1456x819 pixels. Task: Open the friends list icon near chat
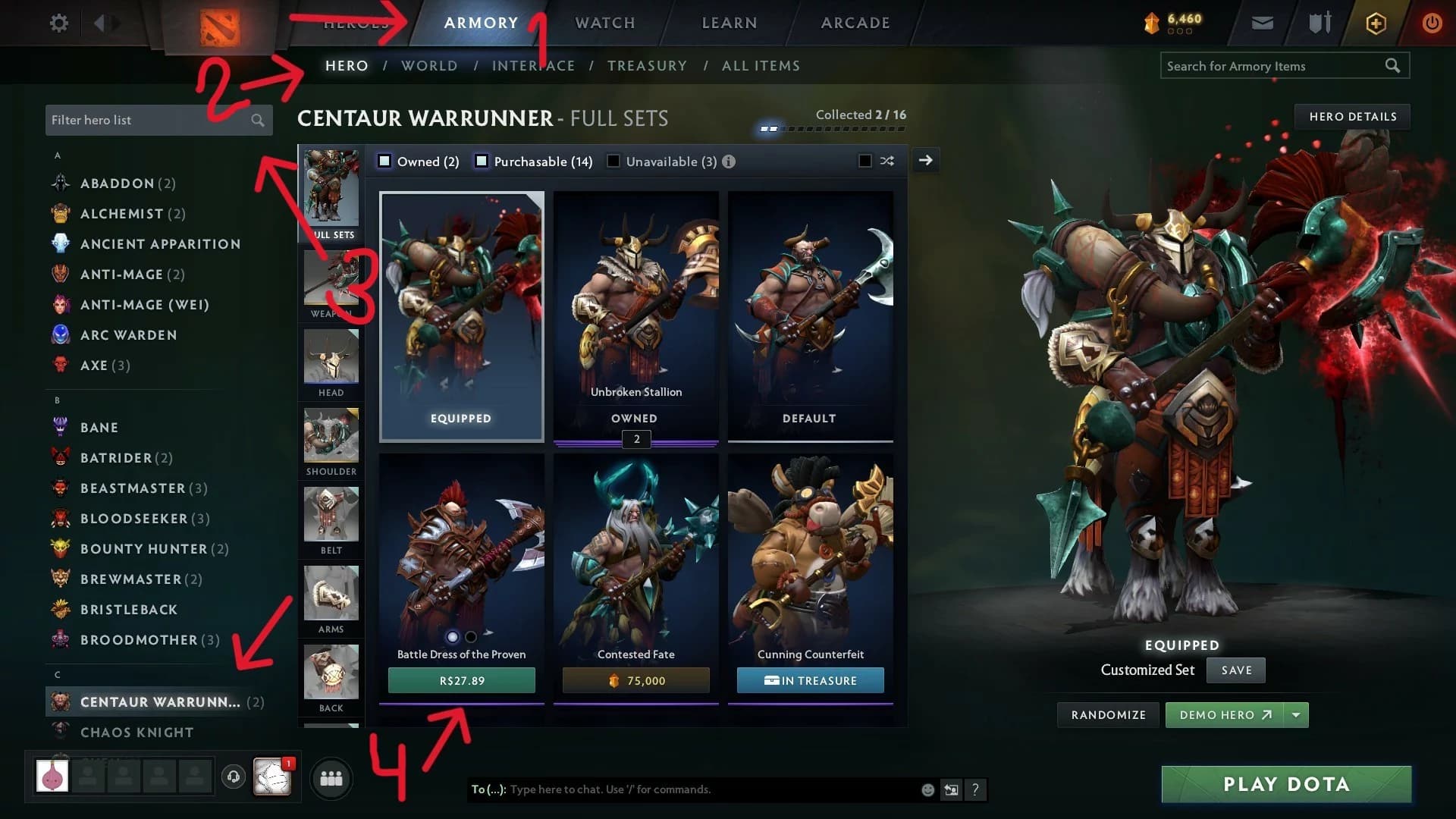click(x=331, y=777)
